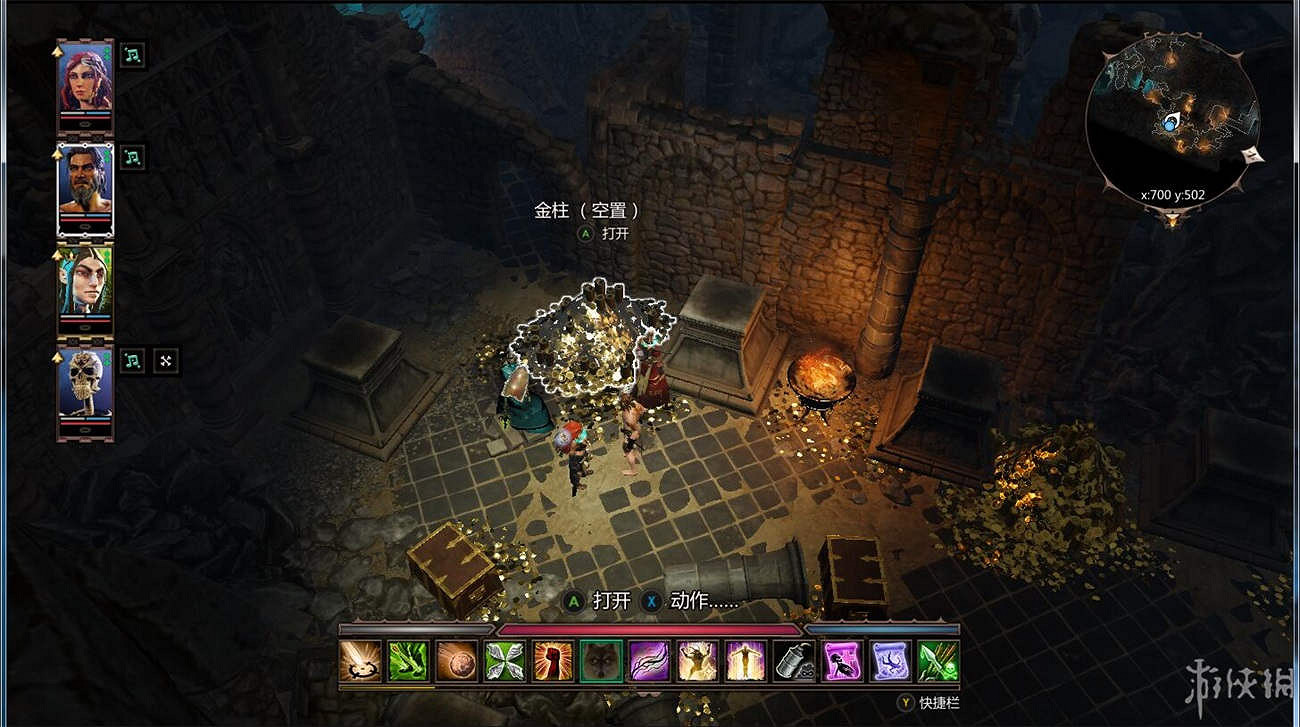Select the green poison arrow slot

pyautogui.click(x=938, y=661)
